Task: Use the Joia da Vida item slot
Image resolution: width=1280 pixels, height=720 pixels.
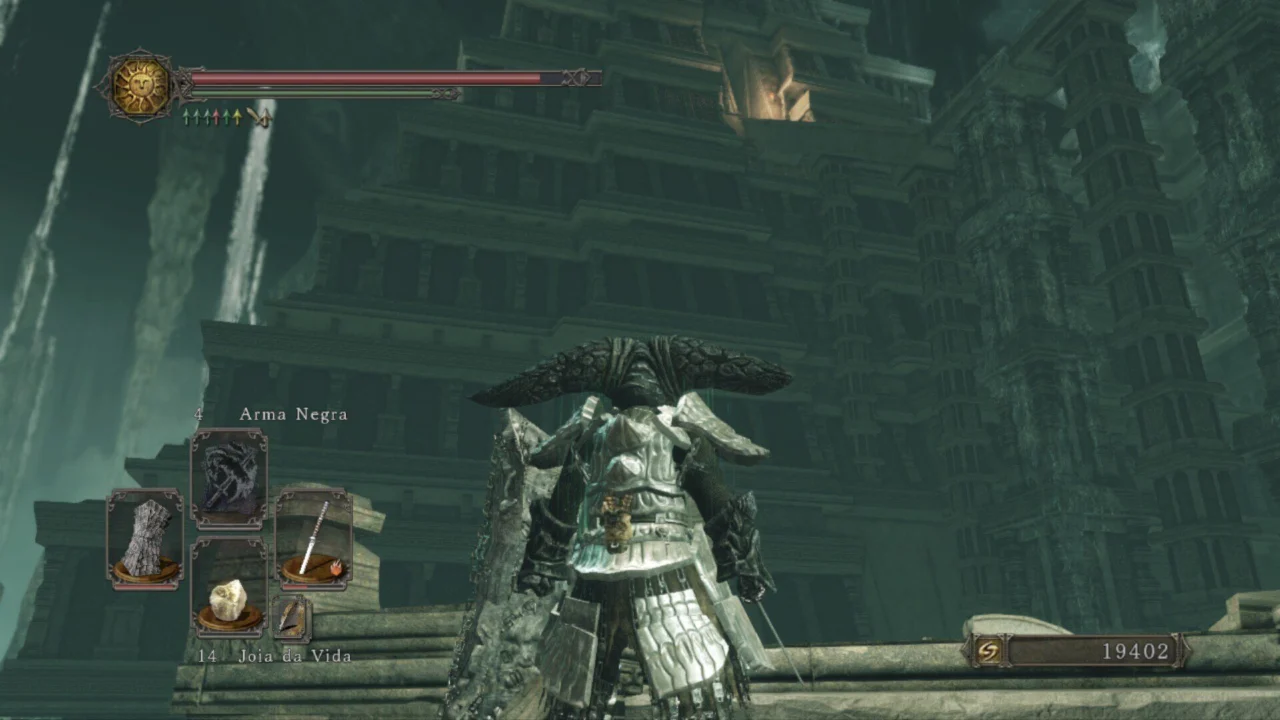Action: tap(229, 587)
